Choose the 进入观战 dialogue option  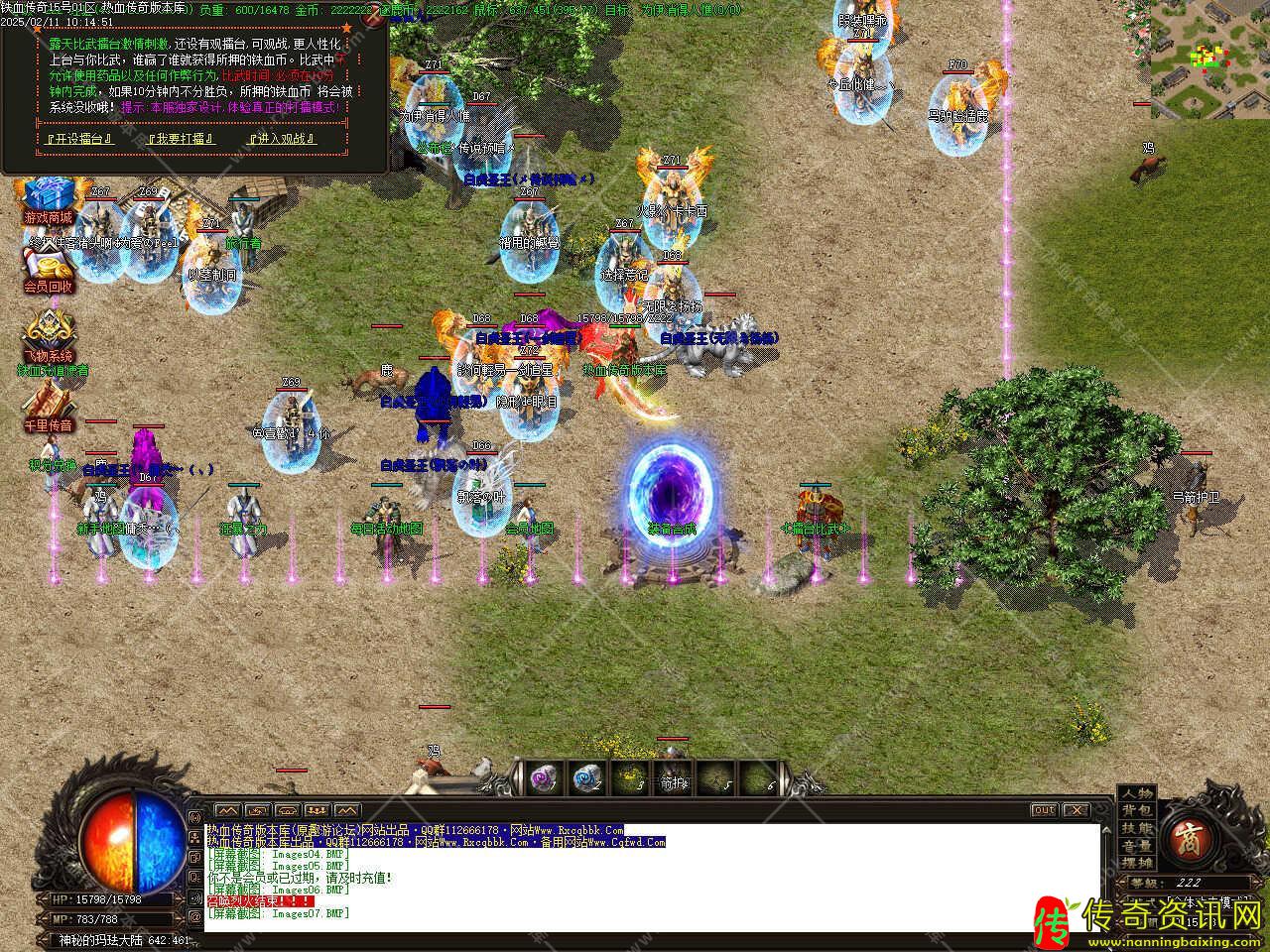281,139
